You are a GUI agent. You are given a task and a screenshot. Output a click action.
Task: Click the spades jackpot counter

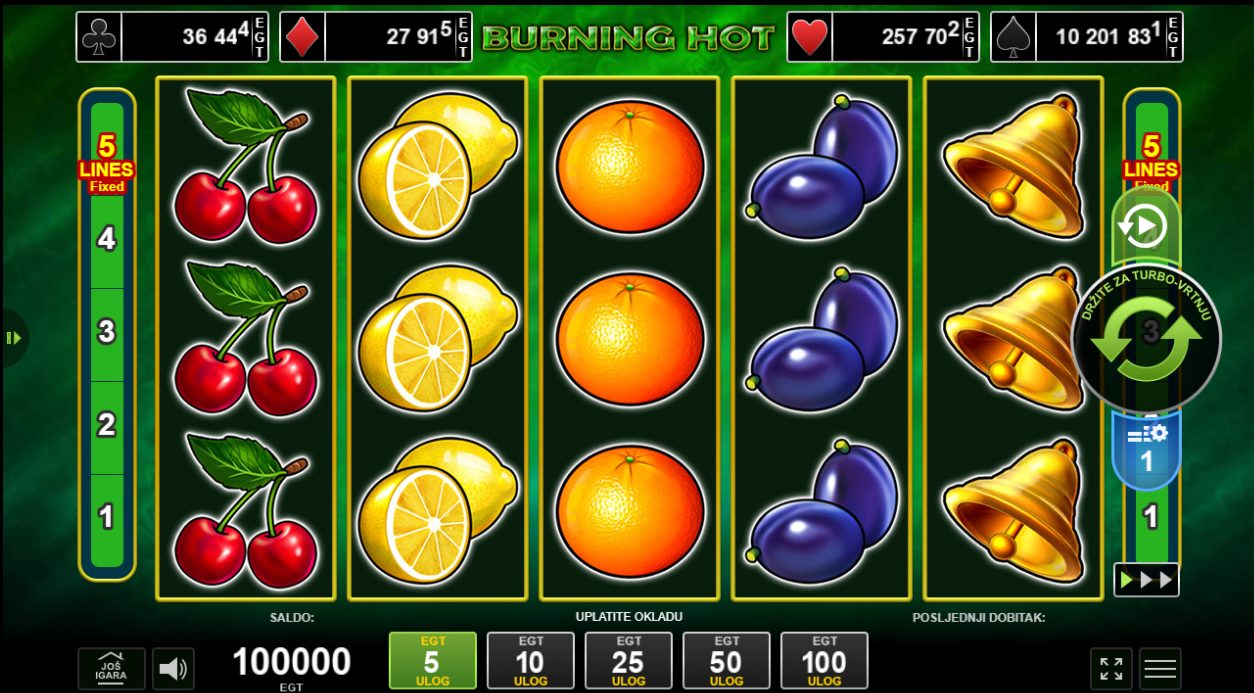1087,37
